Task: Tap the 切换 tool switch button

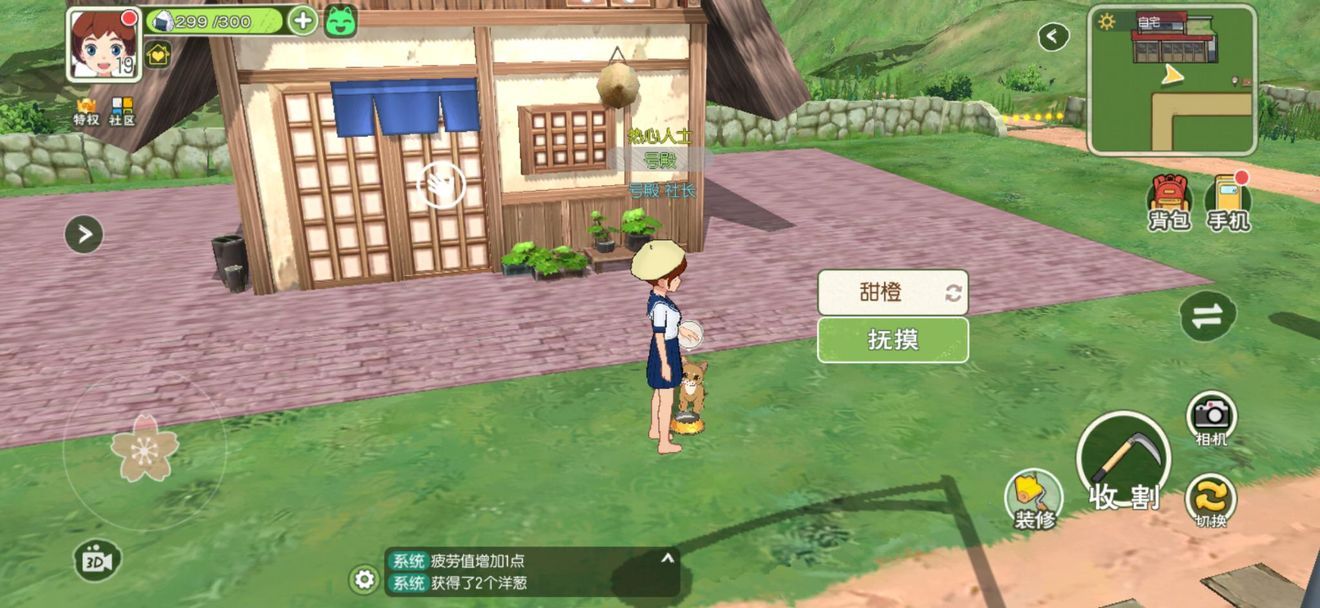Action: coord(1210,500)
